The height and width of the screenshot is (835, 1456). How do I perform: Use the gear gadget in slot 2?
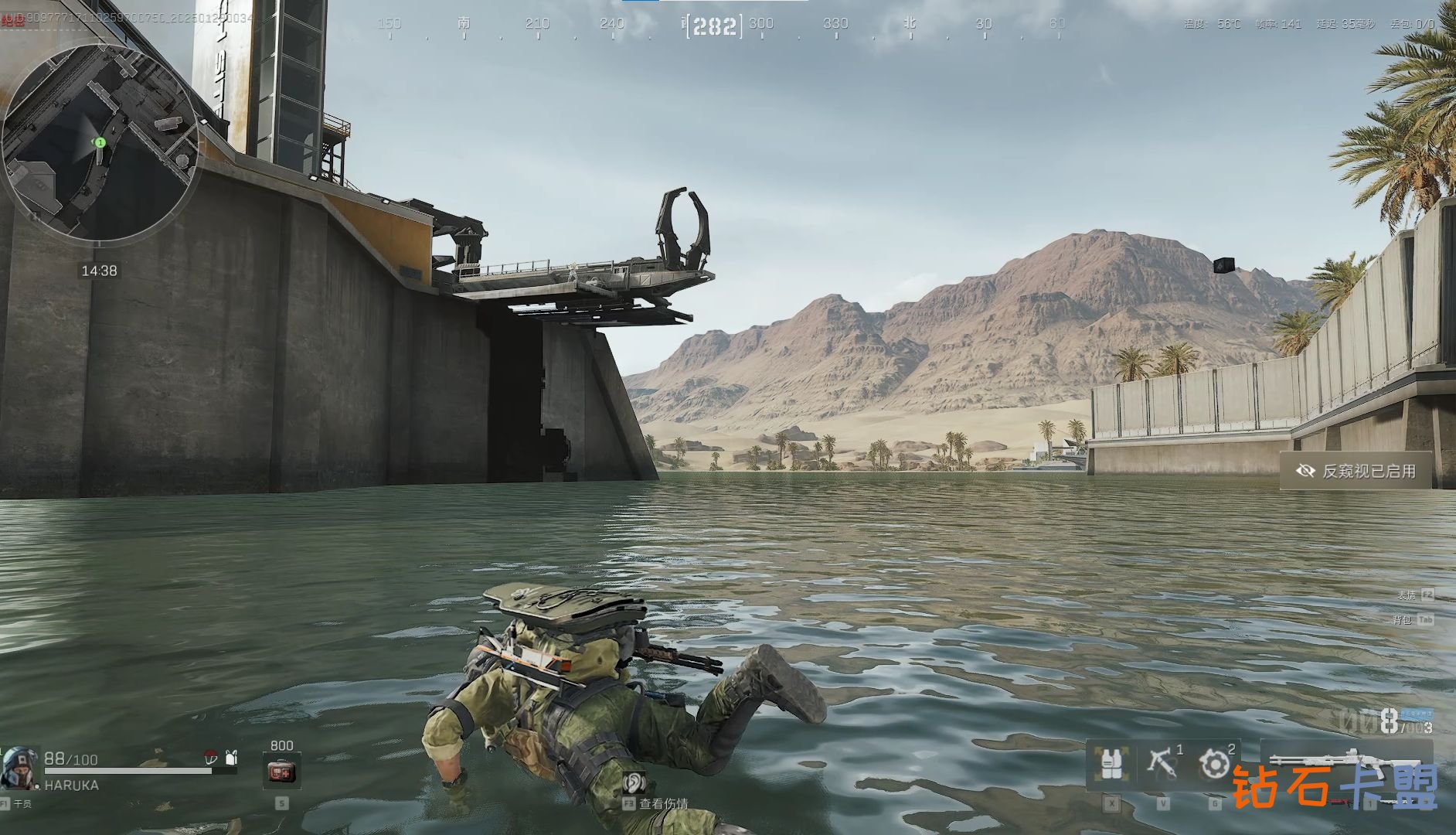(1213, 765)
